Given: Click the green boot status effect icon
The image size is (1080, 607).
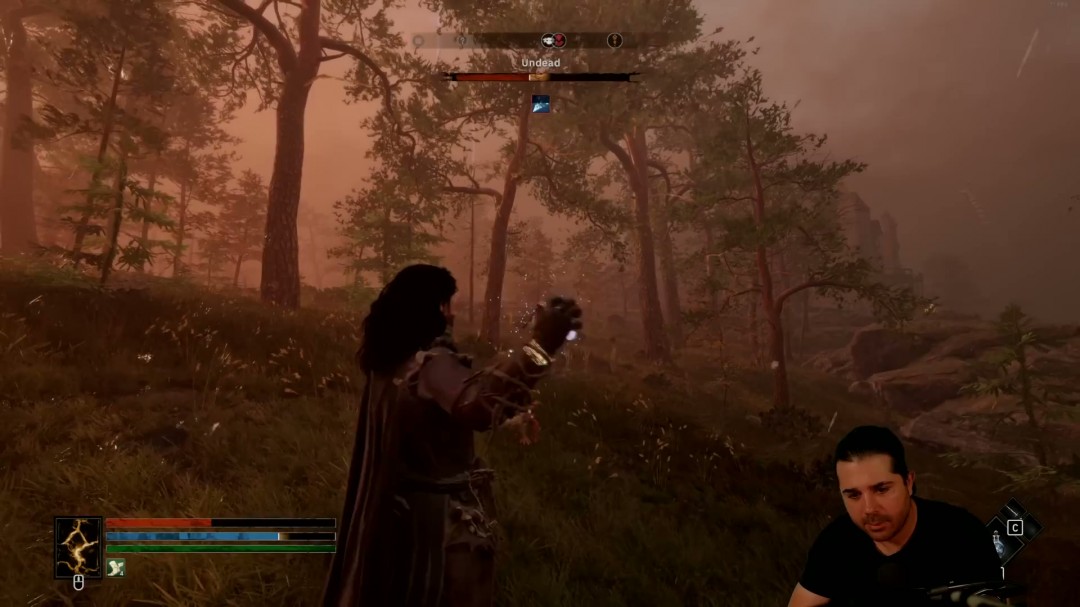Looking at the screenshot, I should pyautogui.click(x=116, y=567).
